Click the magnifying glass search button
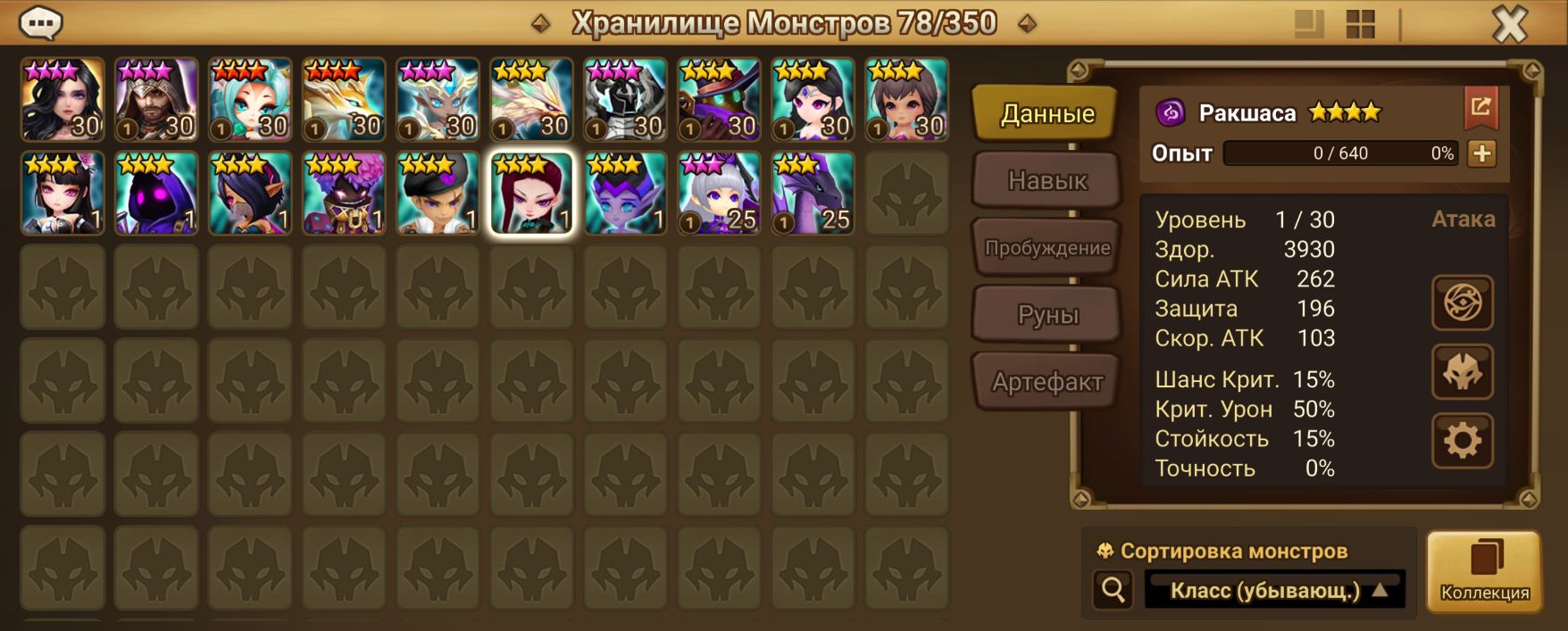This screenshot has height=631, width=1568. tap(1113, 590)
